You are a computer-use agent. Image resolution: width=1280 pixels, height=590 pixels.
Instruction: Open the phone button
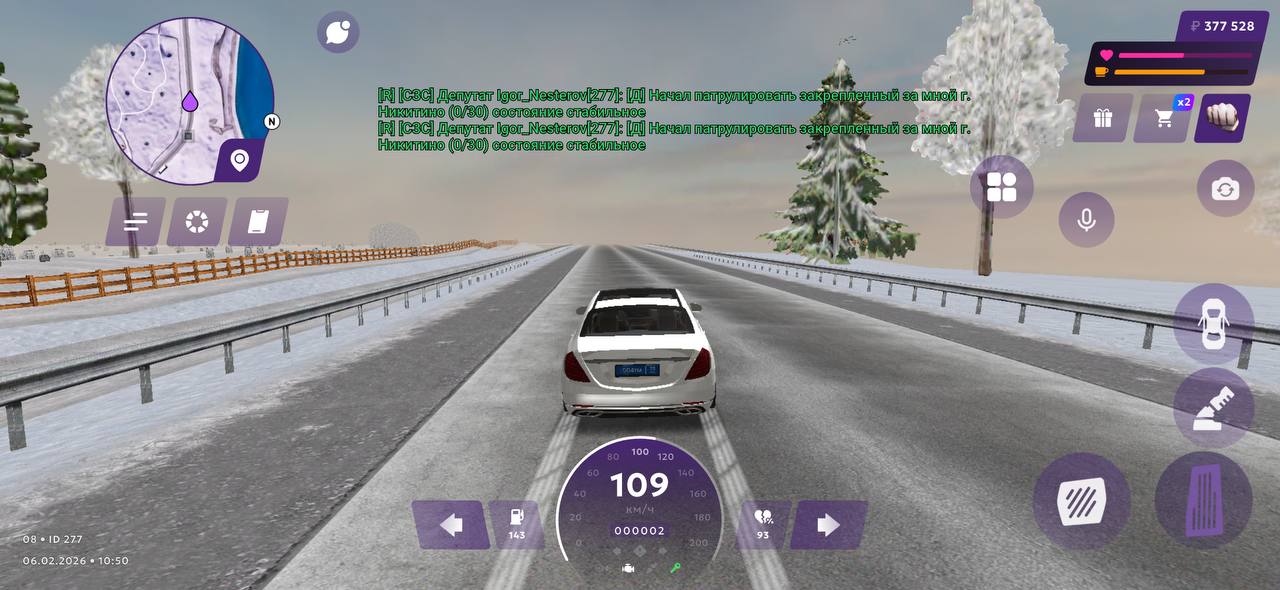pos(258,221)
